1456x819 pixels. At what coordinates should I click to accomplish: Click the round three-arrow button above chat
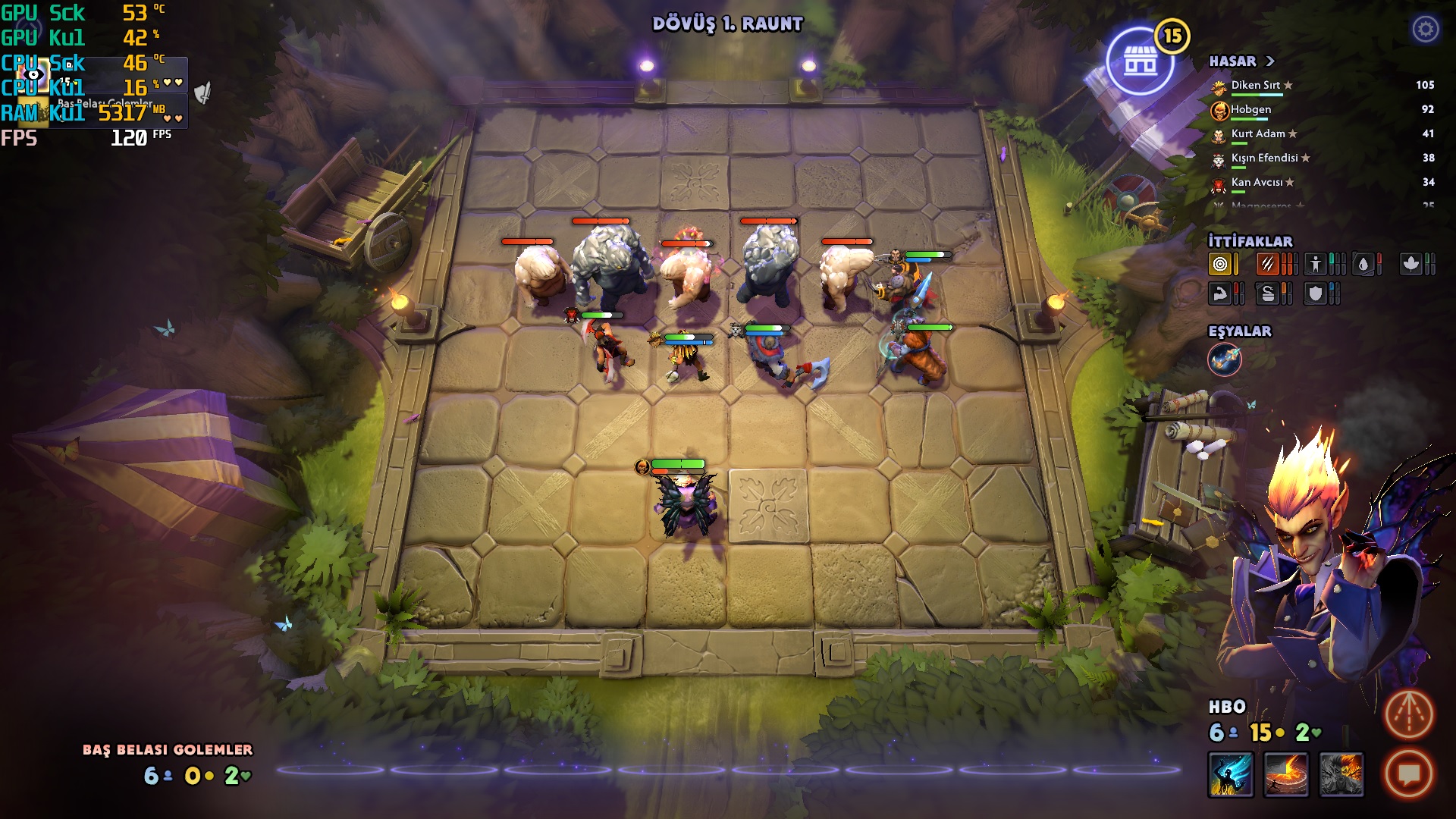pos(1409,714)
